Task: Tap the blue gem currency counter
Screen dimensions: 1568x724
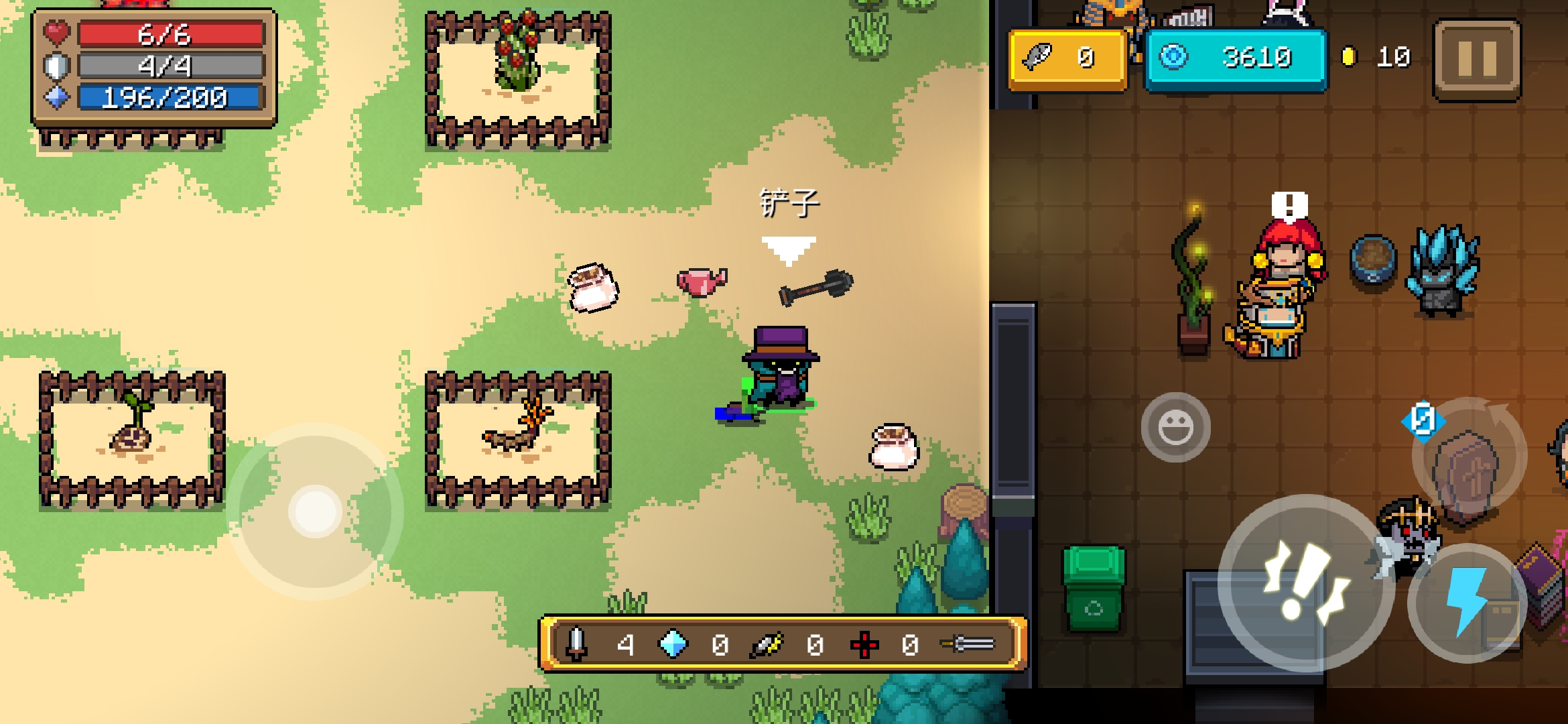Action: click(1236, 58)
